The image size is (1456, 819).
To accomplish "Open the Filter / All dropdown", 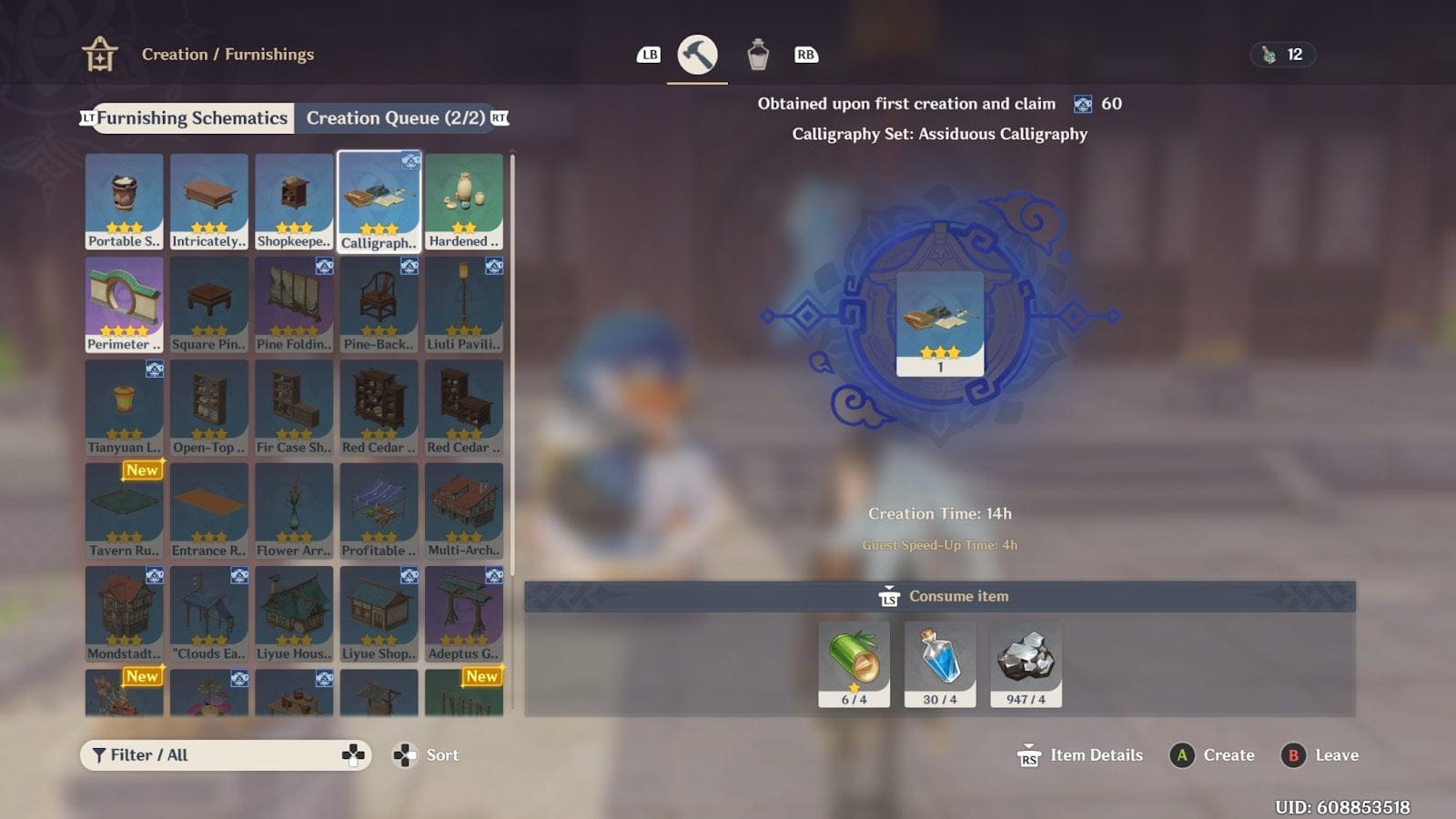I will pos(226,755).
